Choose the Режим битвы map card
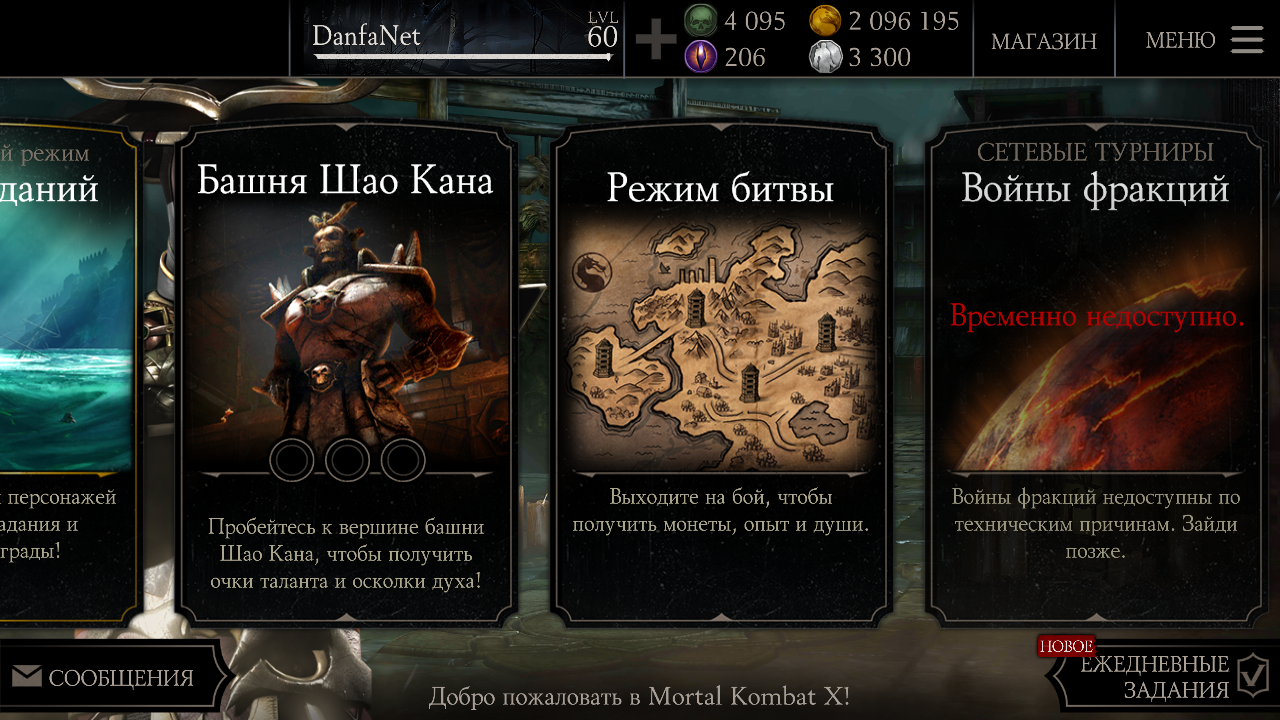 (x=721, y=370)
